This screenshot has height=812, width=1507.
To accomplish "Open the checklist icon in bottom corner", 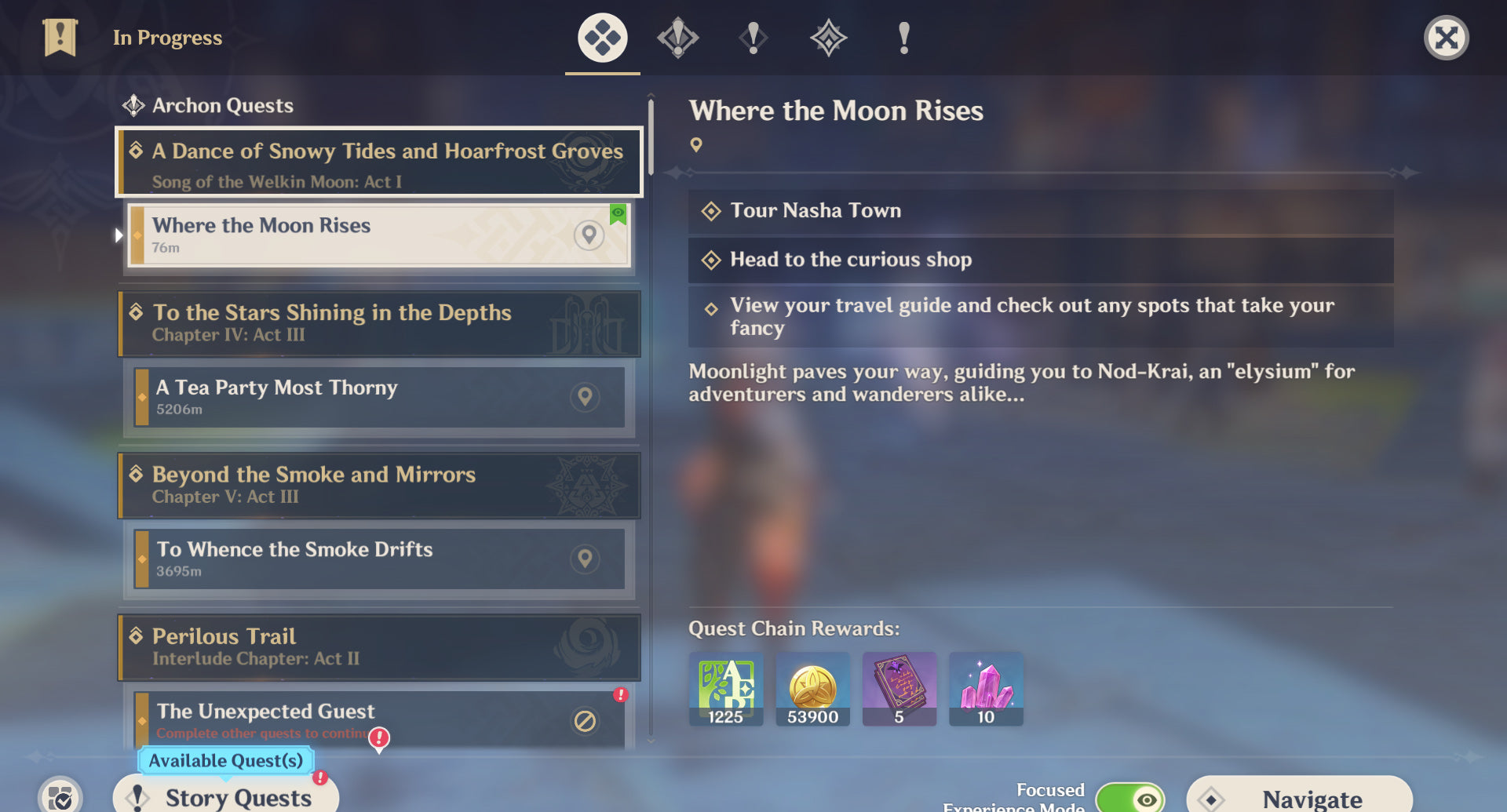I will point(60,796).
